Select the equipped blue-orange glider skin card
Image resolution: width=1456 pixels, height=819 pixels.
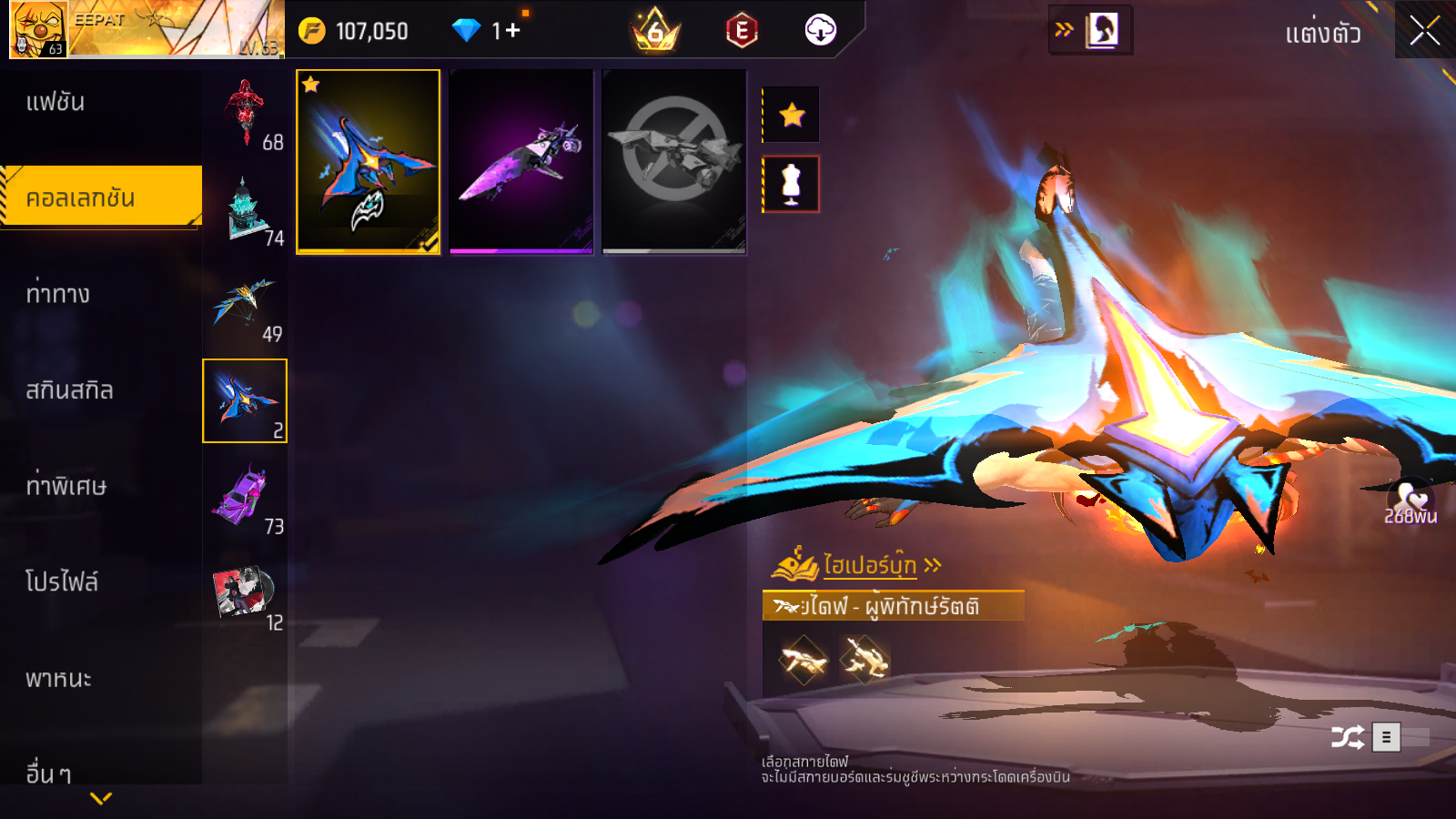(x=369, y=161)
